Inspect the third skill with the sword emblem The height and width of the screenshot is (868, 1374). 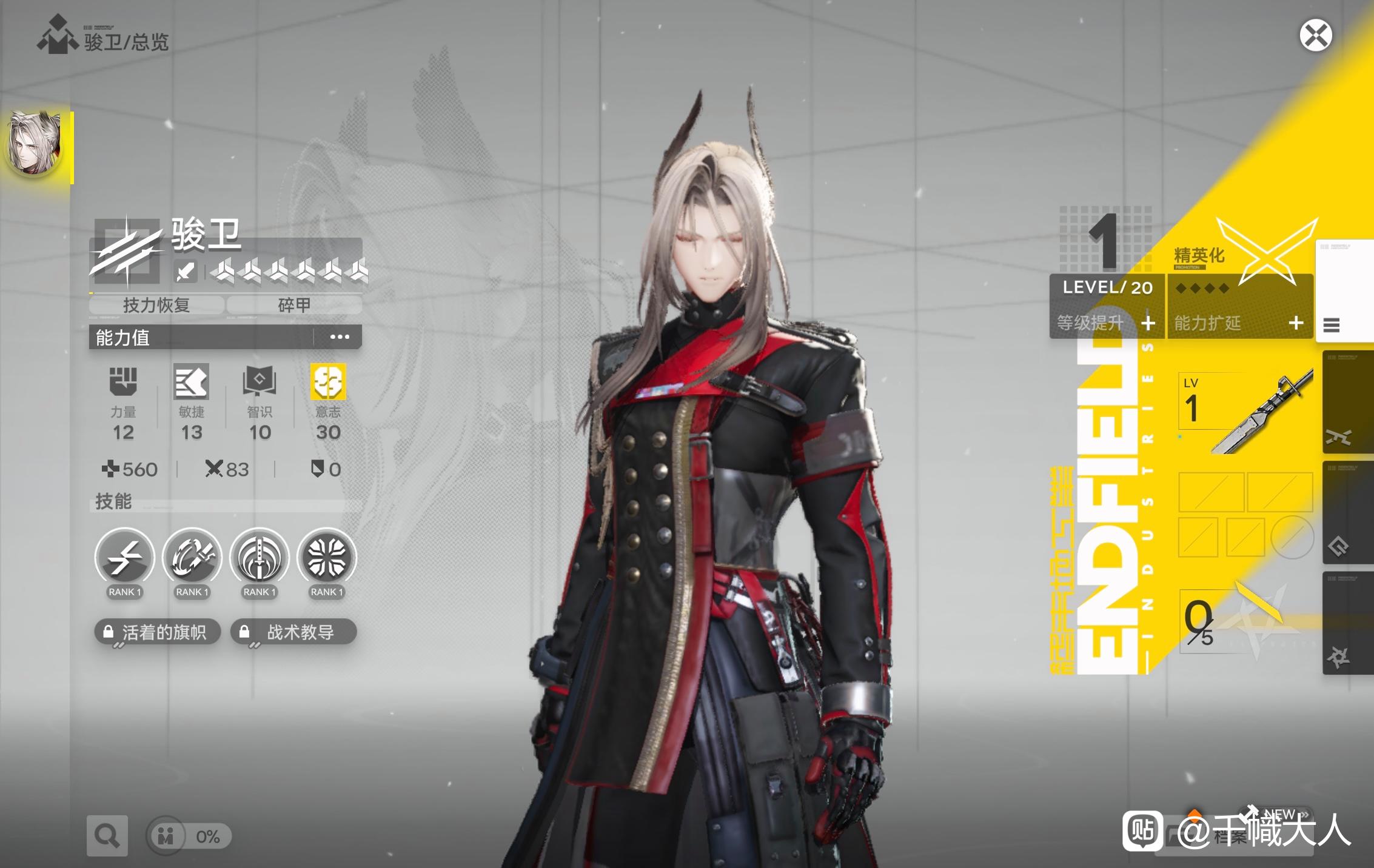point(260,558)
